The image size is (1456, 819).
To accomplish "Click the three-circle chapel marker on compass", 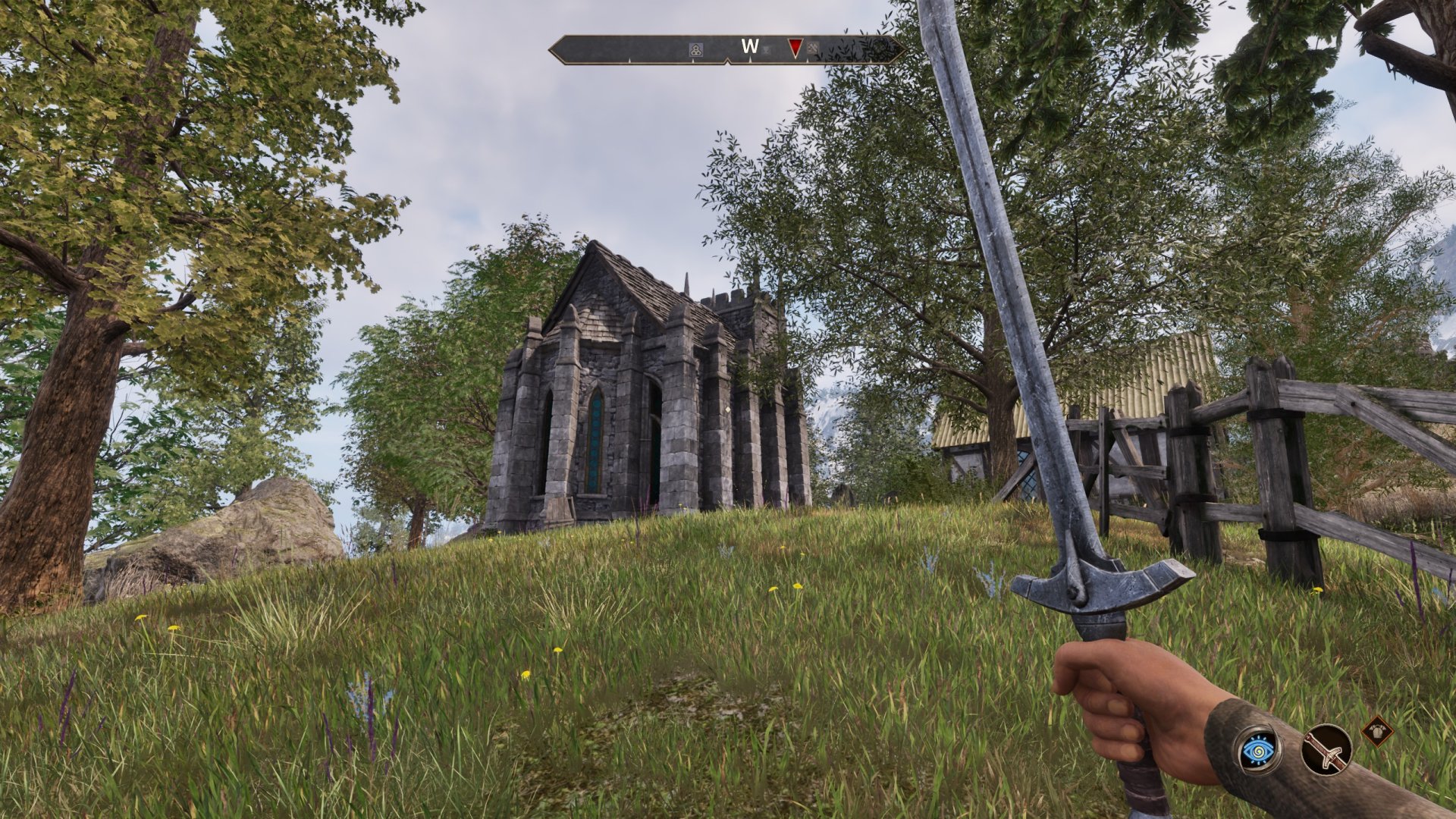I will click(x=695, y=49).
